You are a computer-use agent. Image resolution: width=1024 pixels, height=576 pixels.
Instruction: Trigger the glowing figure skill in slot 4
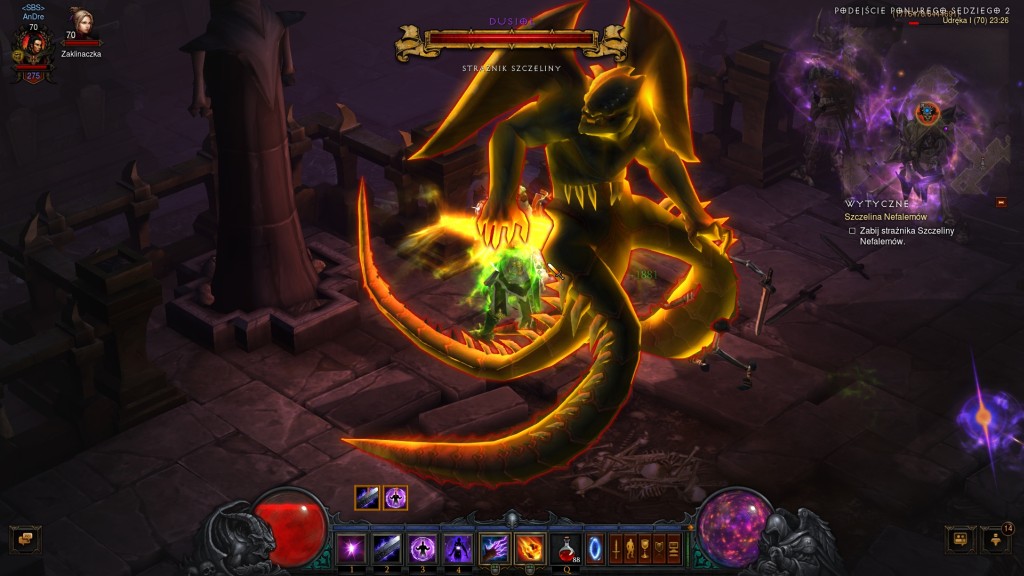[458, 547]
